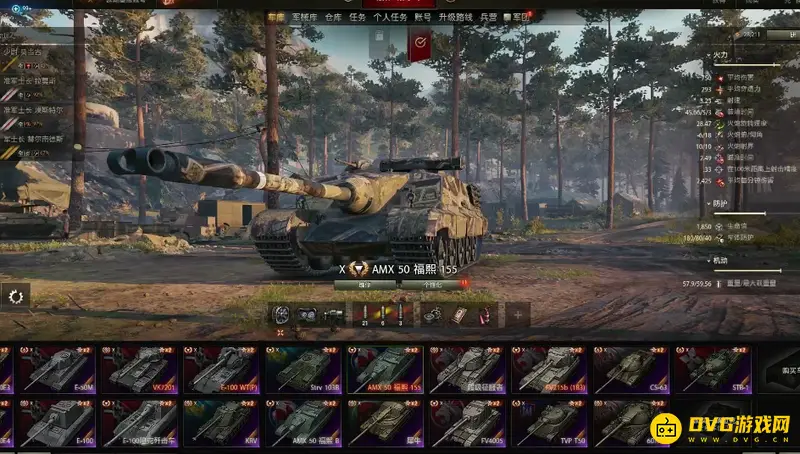Choose the KRV tank in the carousel
The image size is (800, 454).
pyautogui.click(x=221, y=423)
